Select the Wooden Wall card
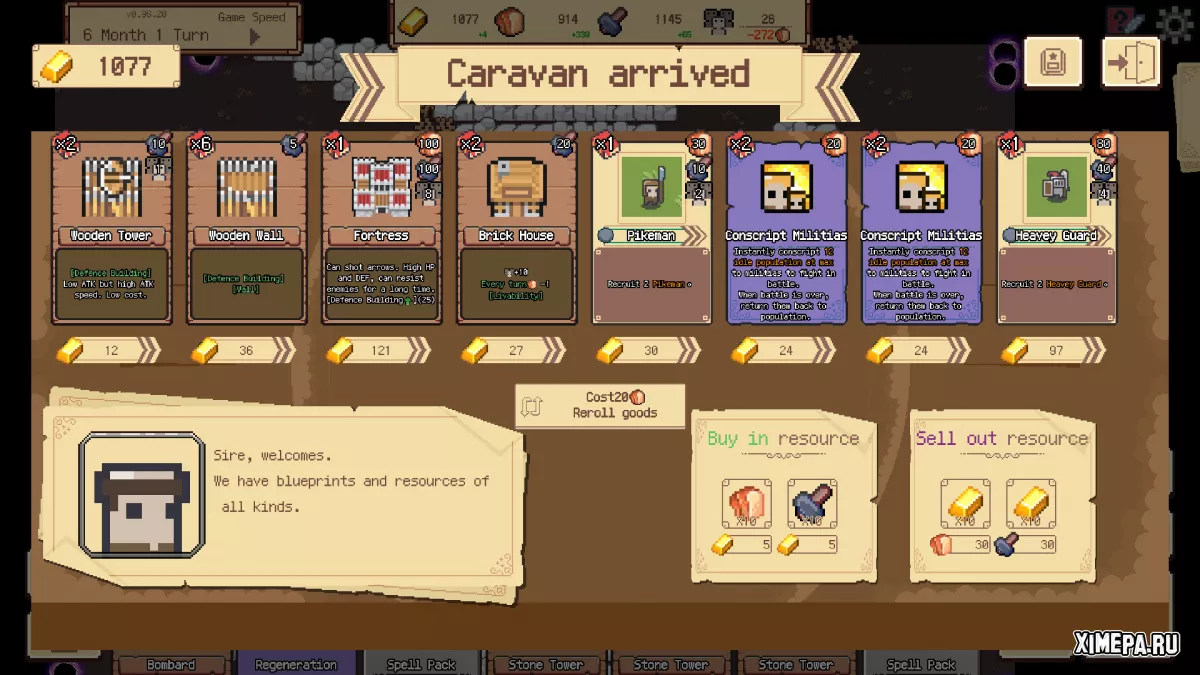This screenshot has width=1200, height=675. [x=246, y=230]
